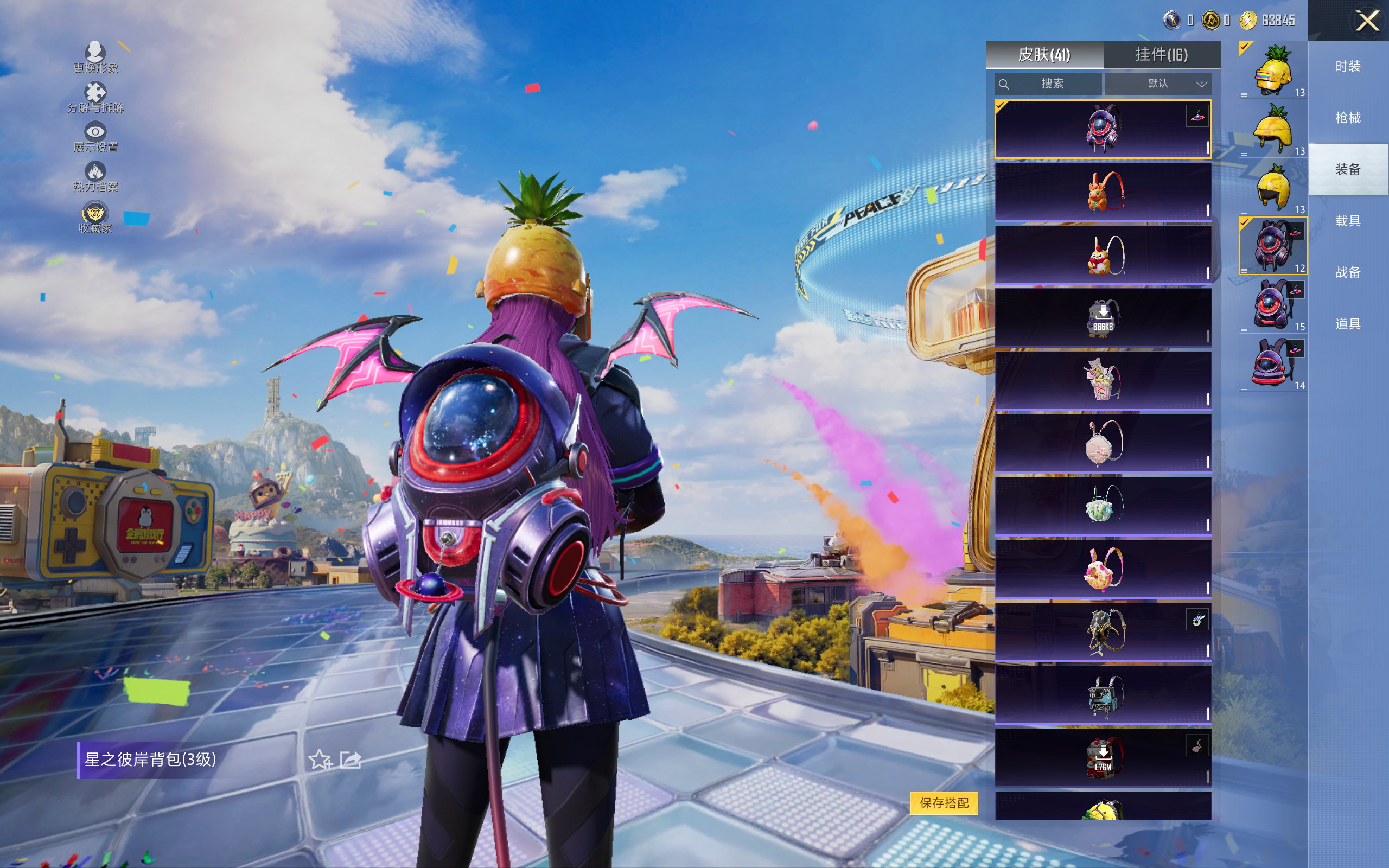Image resolution: width=1389 pixels, height=868 pixels.
Task: Switch to the 皮肤(41) skins tab
Action: 1044,55
